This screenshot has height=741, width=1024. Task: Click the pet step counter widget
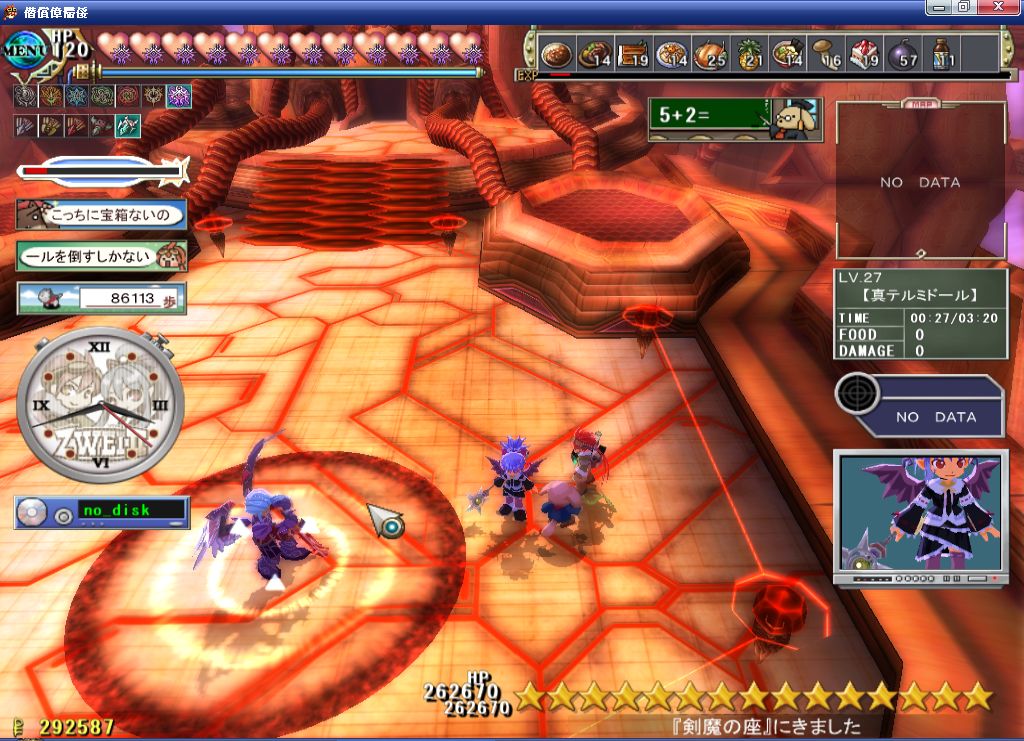(x=100, y=297)
